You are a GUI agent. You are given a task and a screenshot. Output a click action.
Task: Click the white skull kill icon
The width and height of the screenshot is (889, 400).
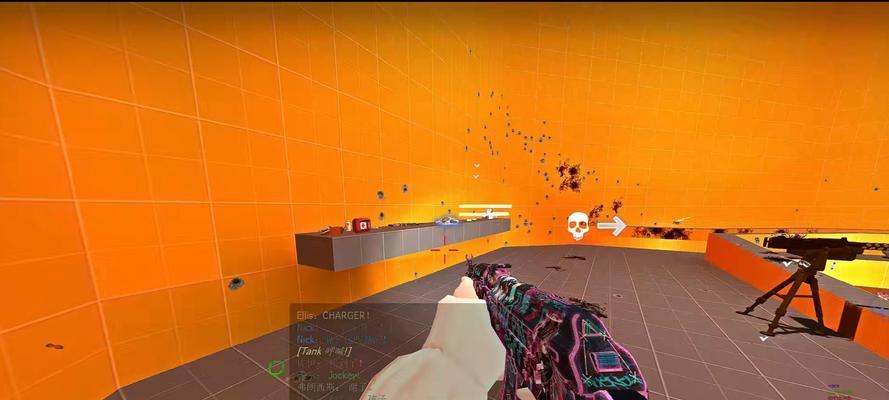577,226
